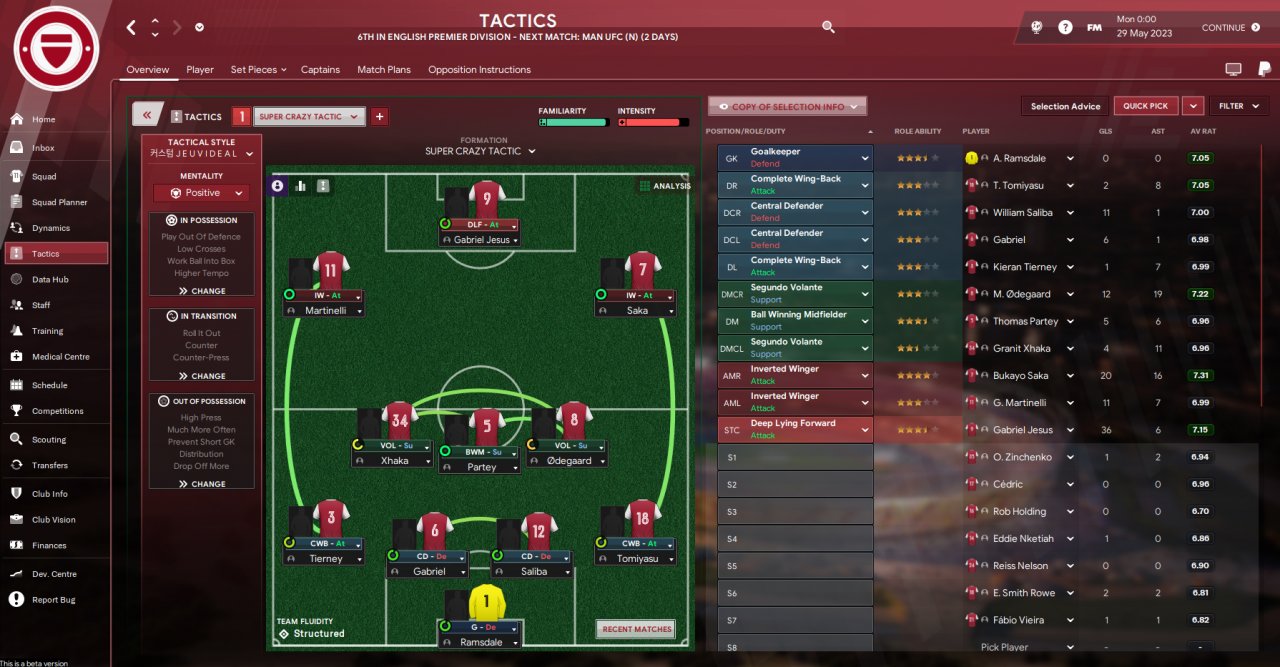Screen dimensions: 1280x667
Task: Add a new tactic with plus button
Action: [380, 116]
